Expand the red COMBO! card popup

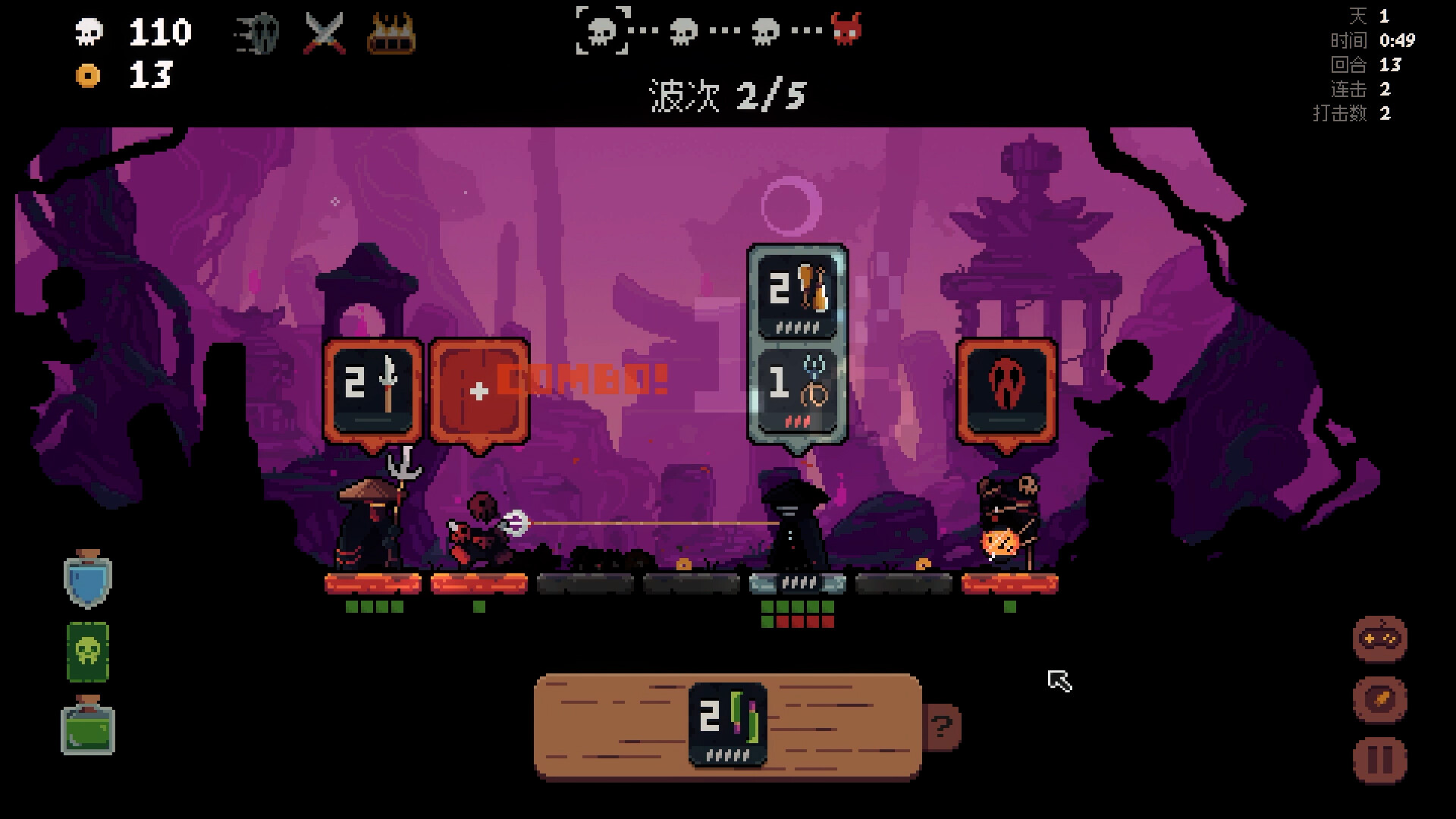click(478, 391)
